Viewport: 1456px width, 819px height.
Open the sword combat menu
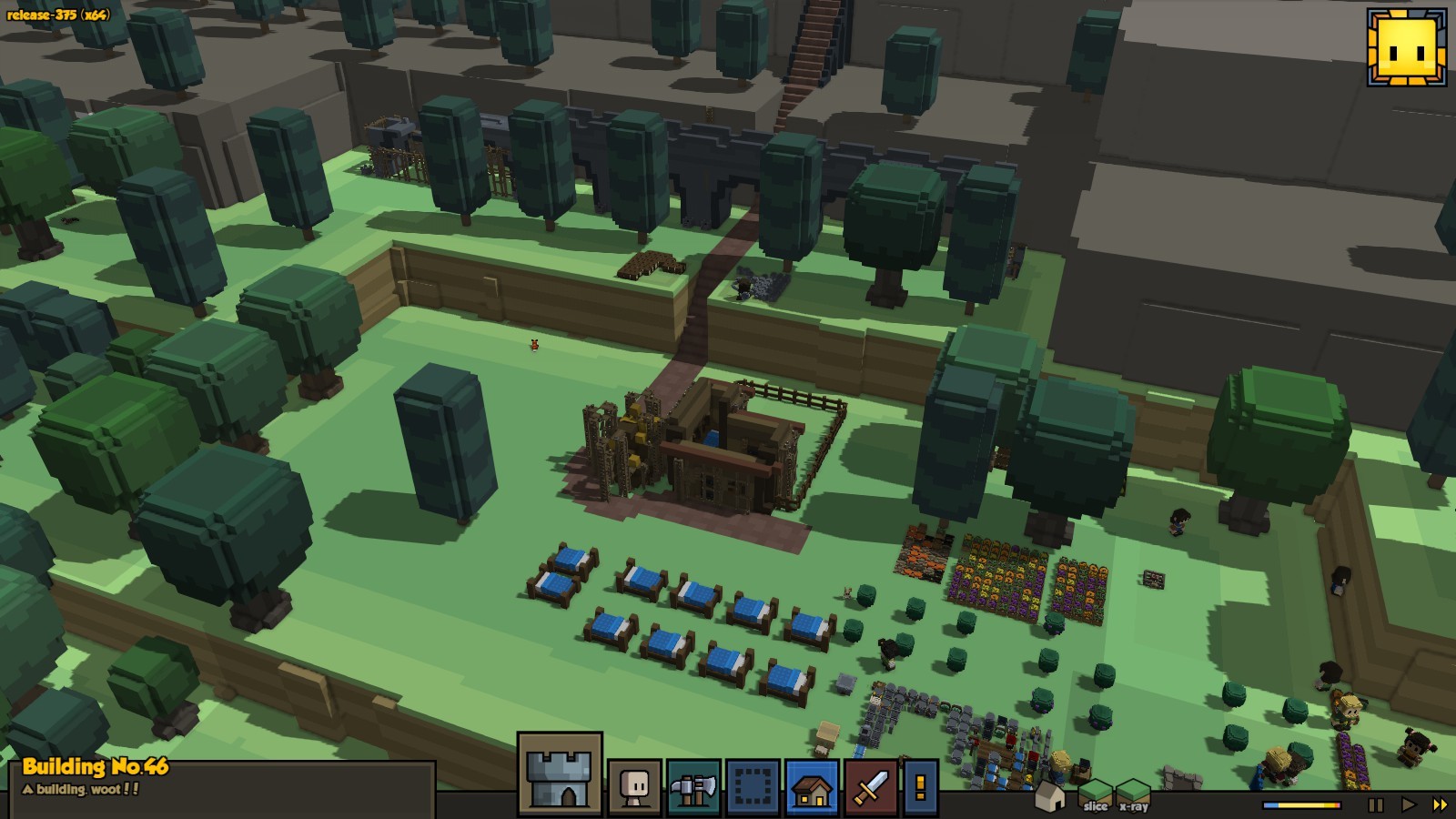pyautogui.click(x=870, y=786)
